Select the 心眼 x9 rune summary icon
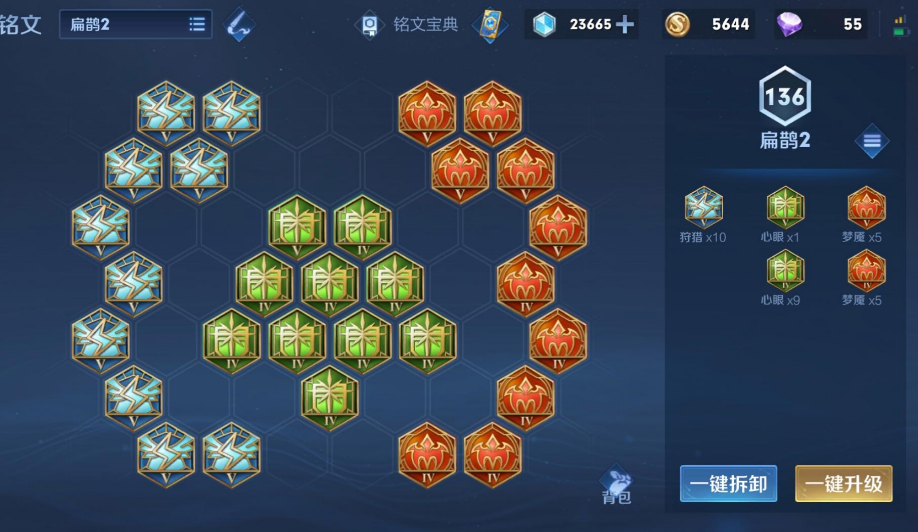 coord(785,272)
